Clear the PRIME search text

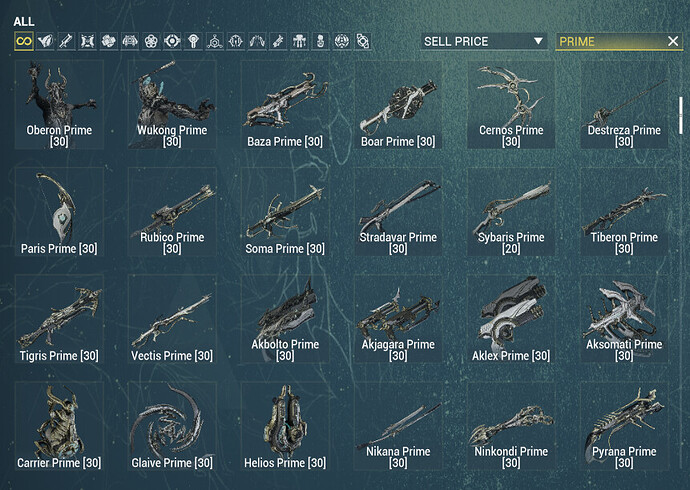pyautogui.click(x=673, y=41)
